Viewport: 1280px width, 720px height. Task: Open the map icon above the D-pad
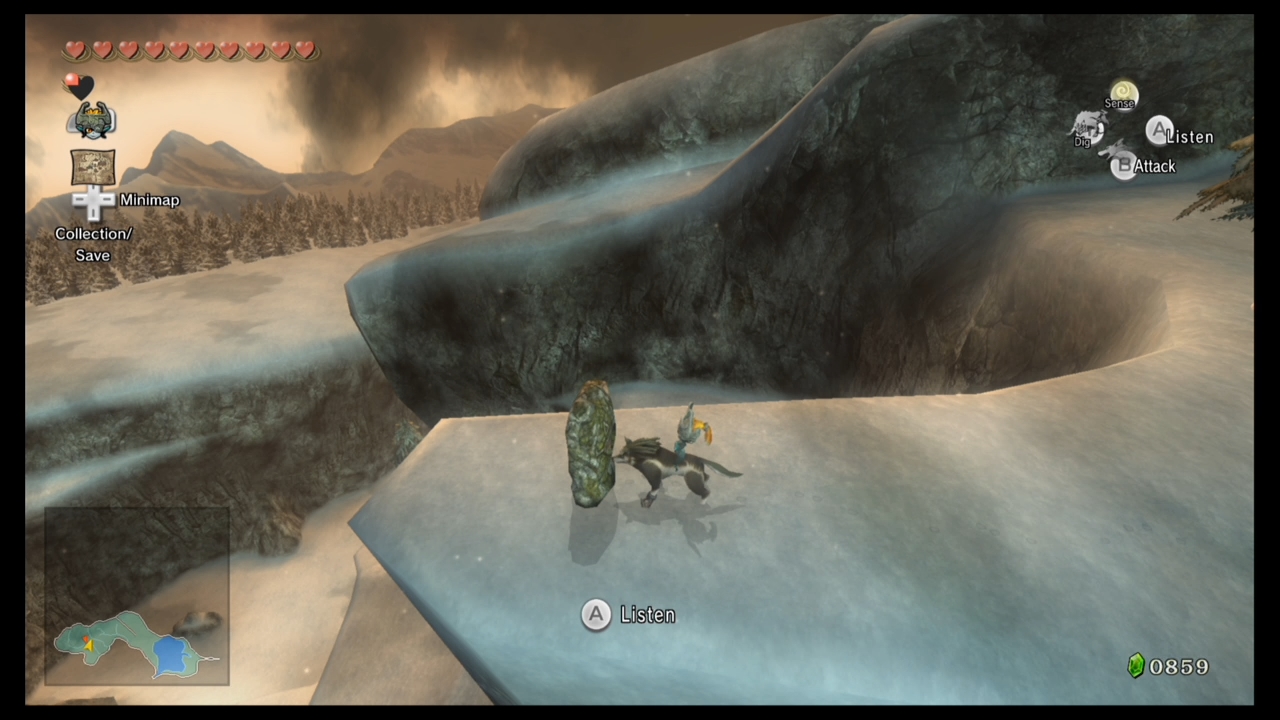pos(92,168)
